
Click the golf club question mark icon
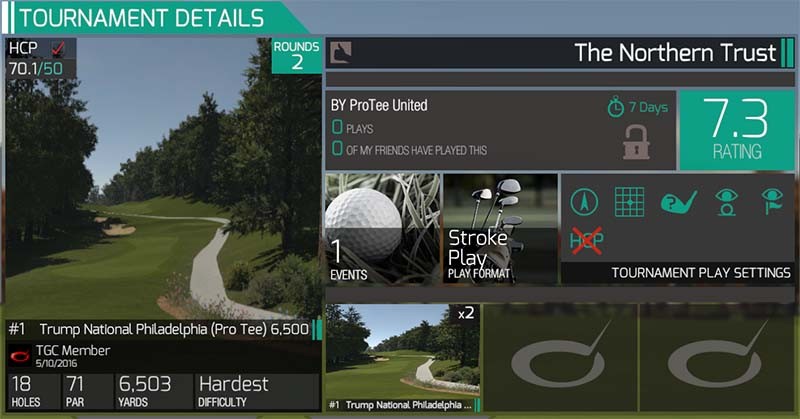676,202
